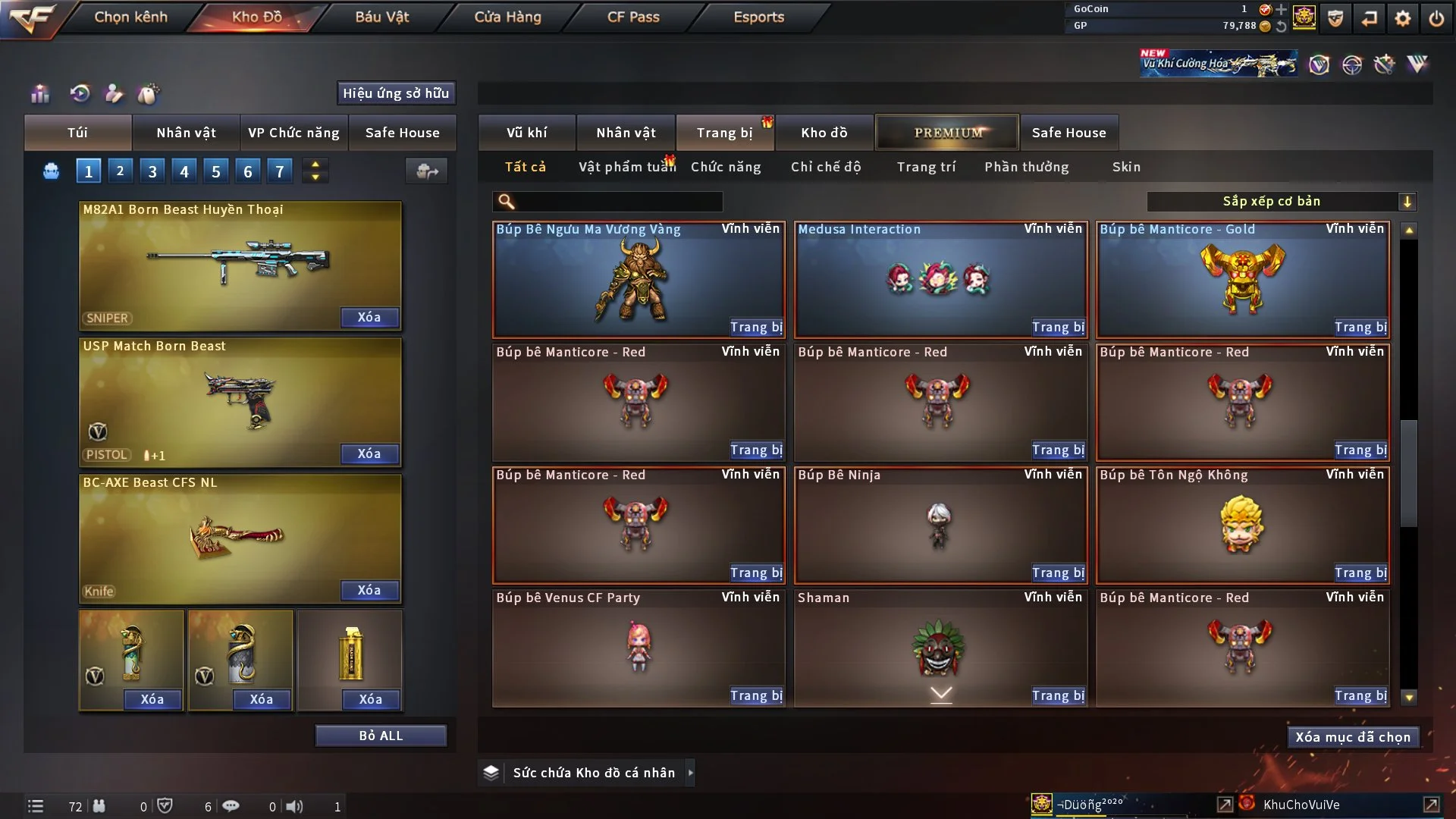
Task: Remove the M82A1 Born Beast with Xóa
Action: coord(369,318)
